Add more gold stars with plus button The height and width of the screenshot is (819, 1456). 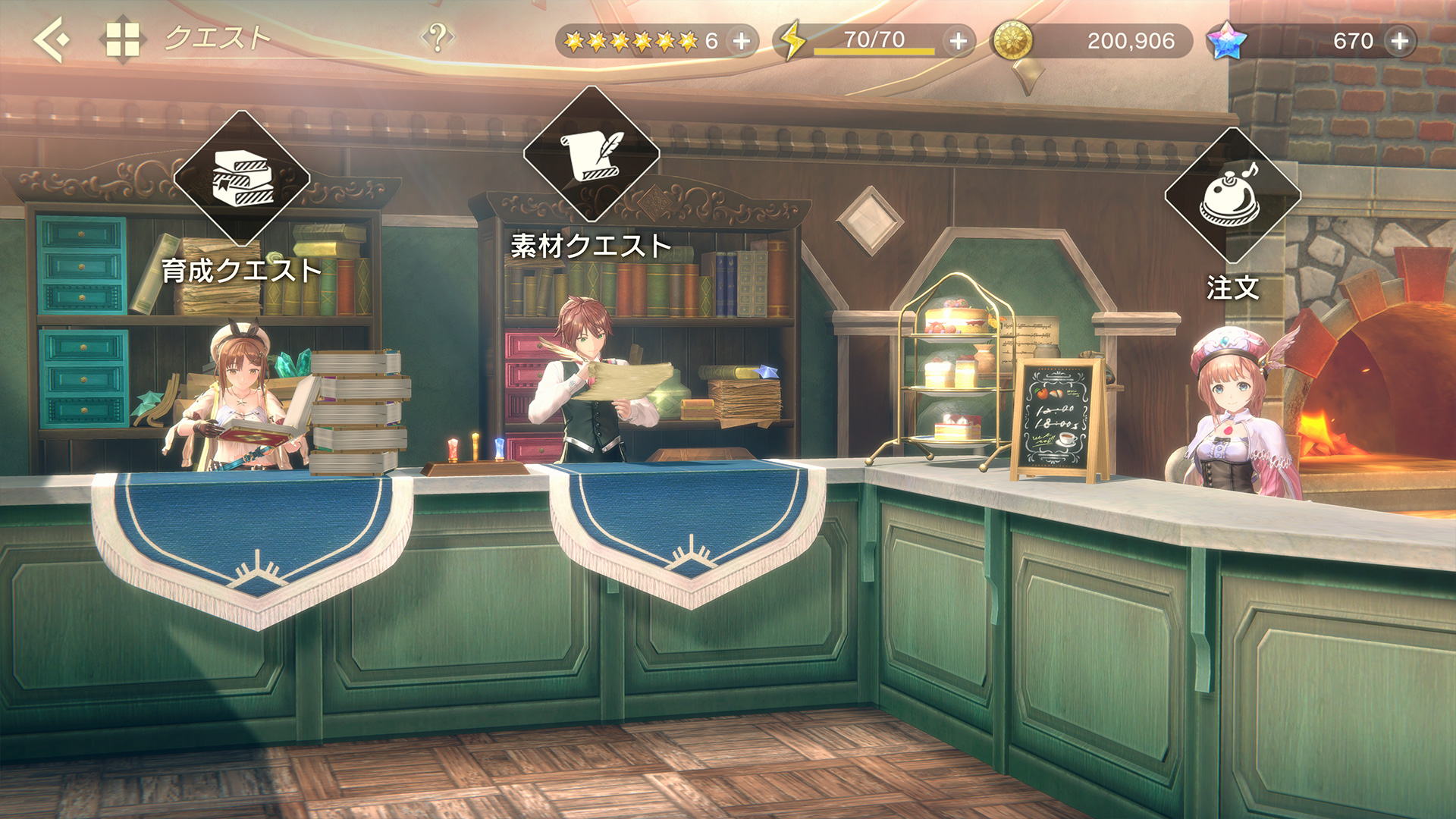[742, 41]
